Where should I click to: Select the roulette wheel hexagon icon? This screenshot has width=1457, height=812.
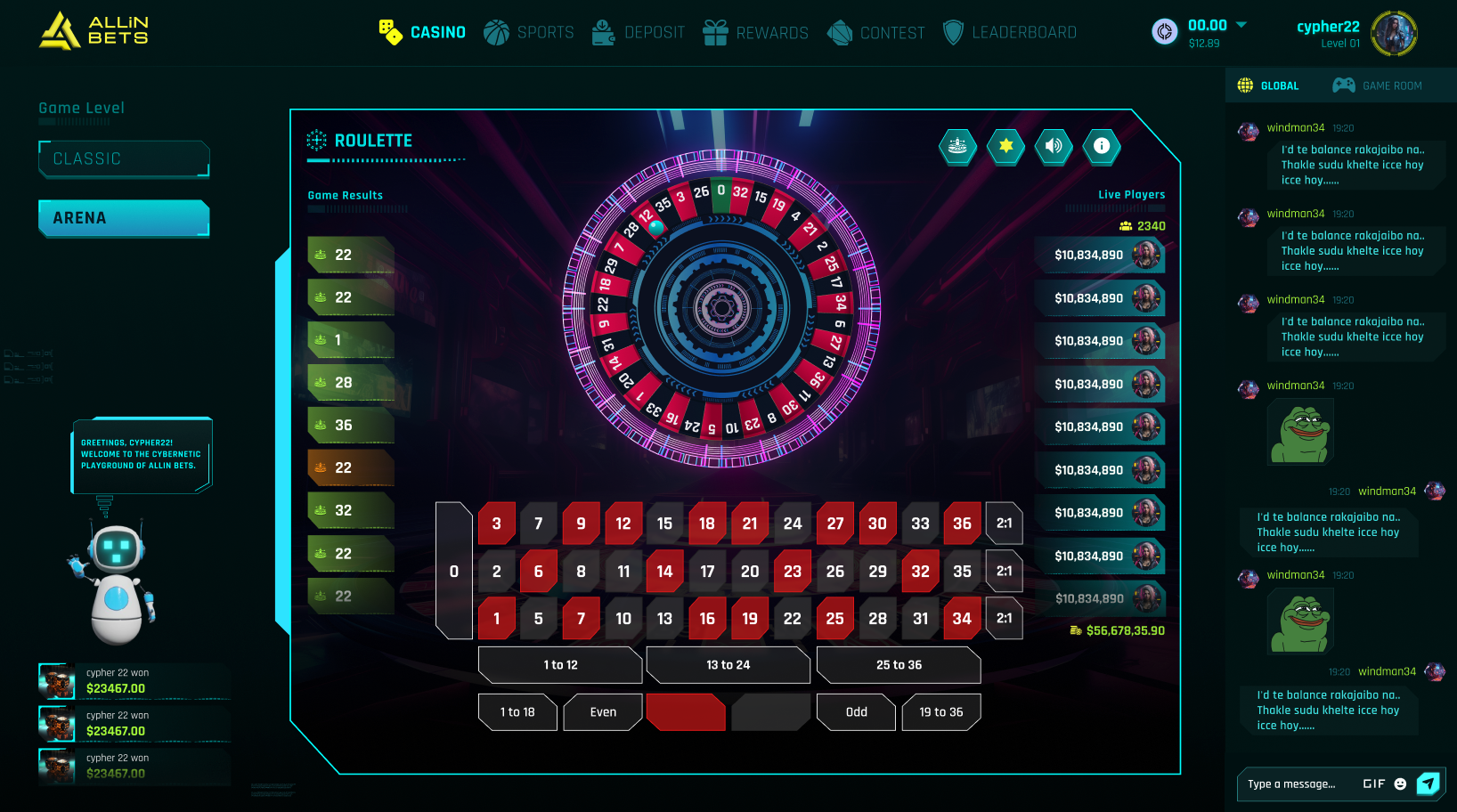[957, 148]
